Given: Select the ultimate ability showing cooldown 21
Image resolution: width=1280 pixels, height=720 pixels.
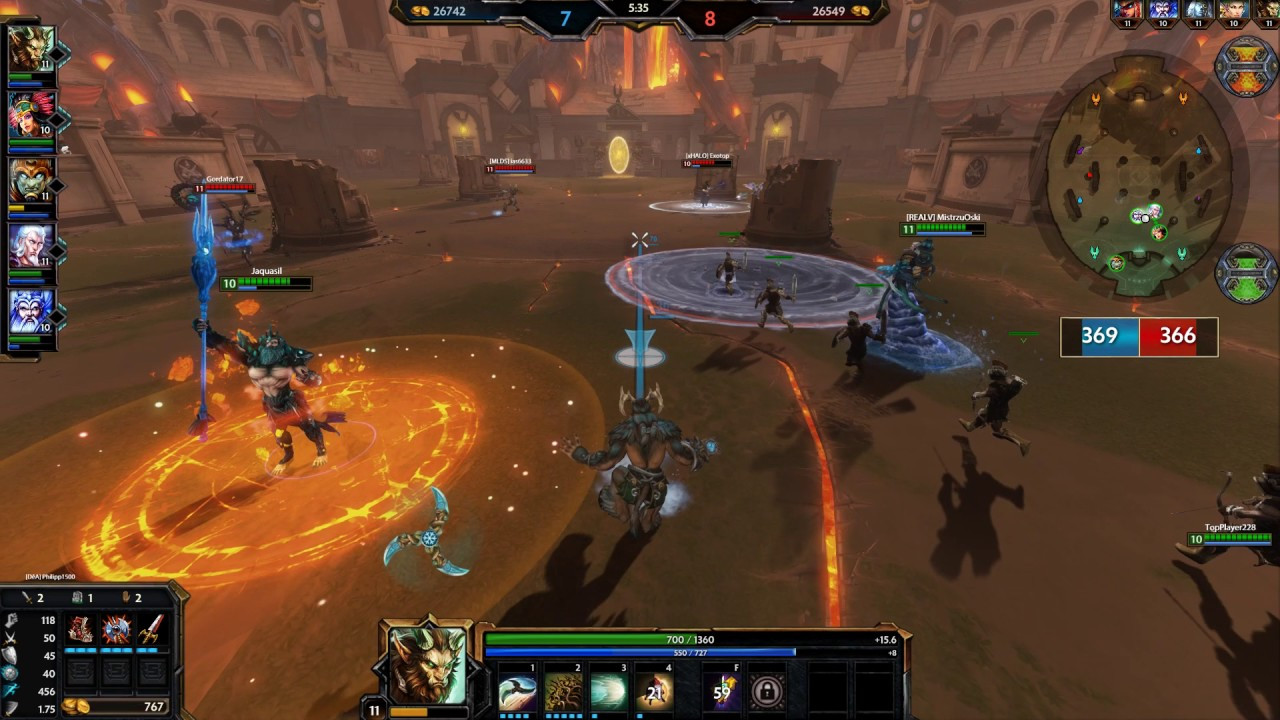Looking at the screenshot, I should click(x=655, y=692).
